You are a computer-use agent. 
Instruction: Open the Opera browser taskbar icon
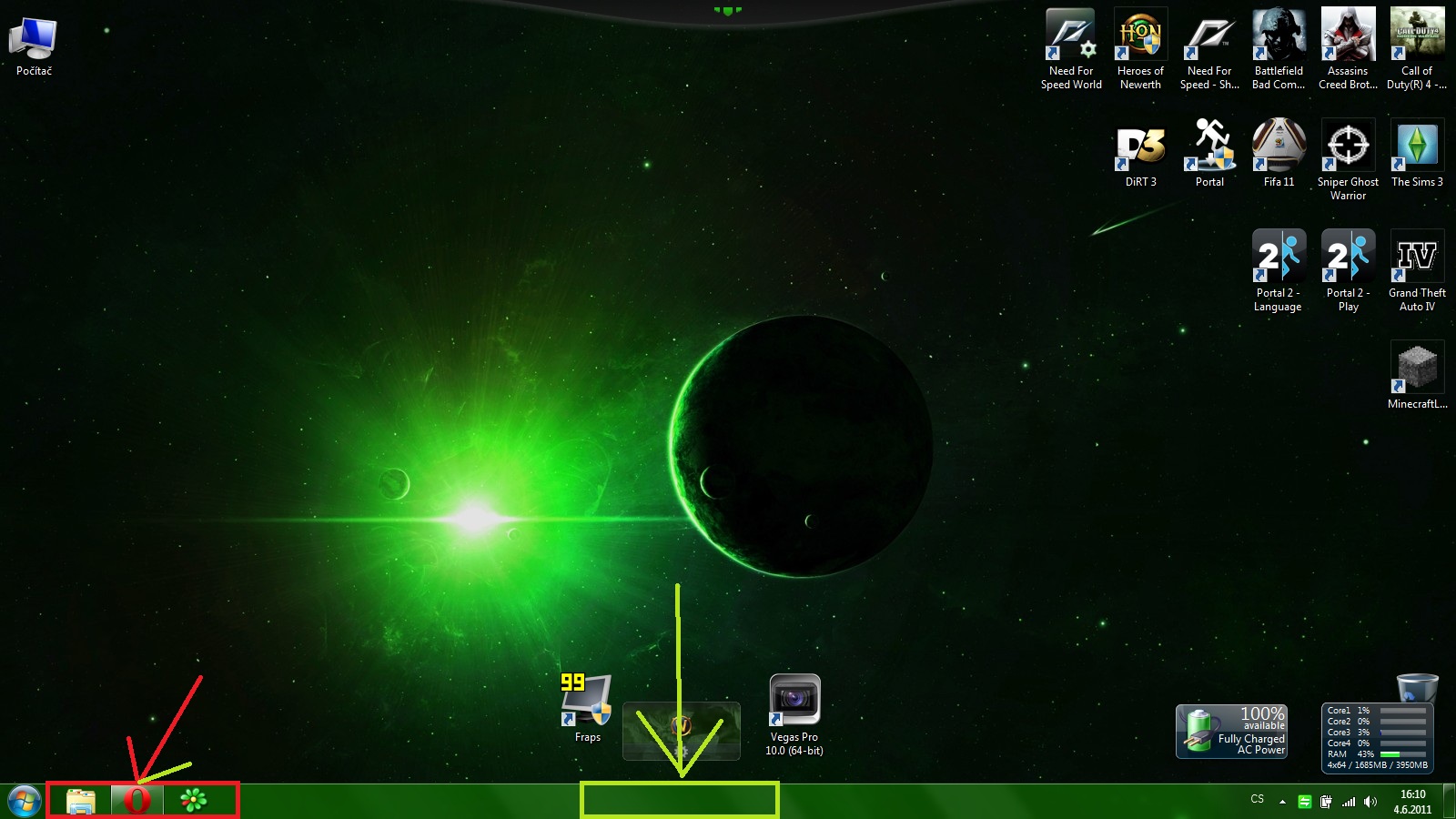click(x=137, y=801)
